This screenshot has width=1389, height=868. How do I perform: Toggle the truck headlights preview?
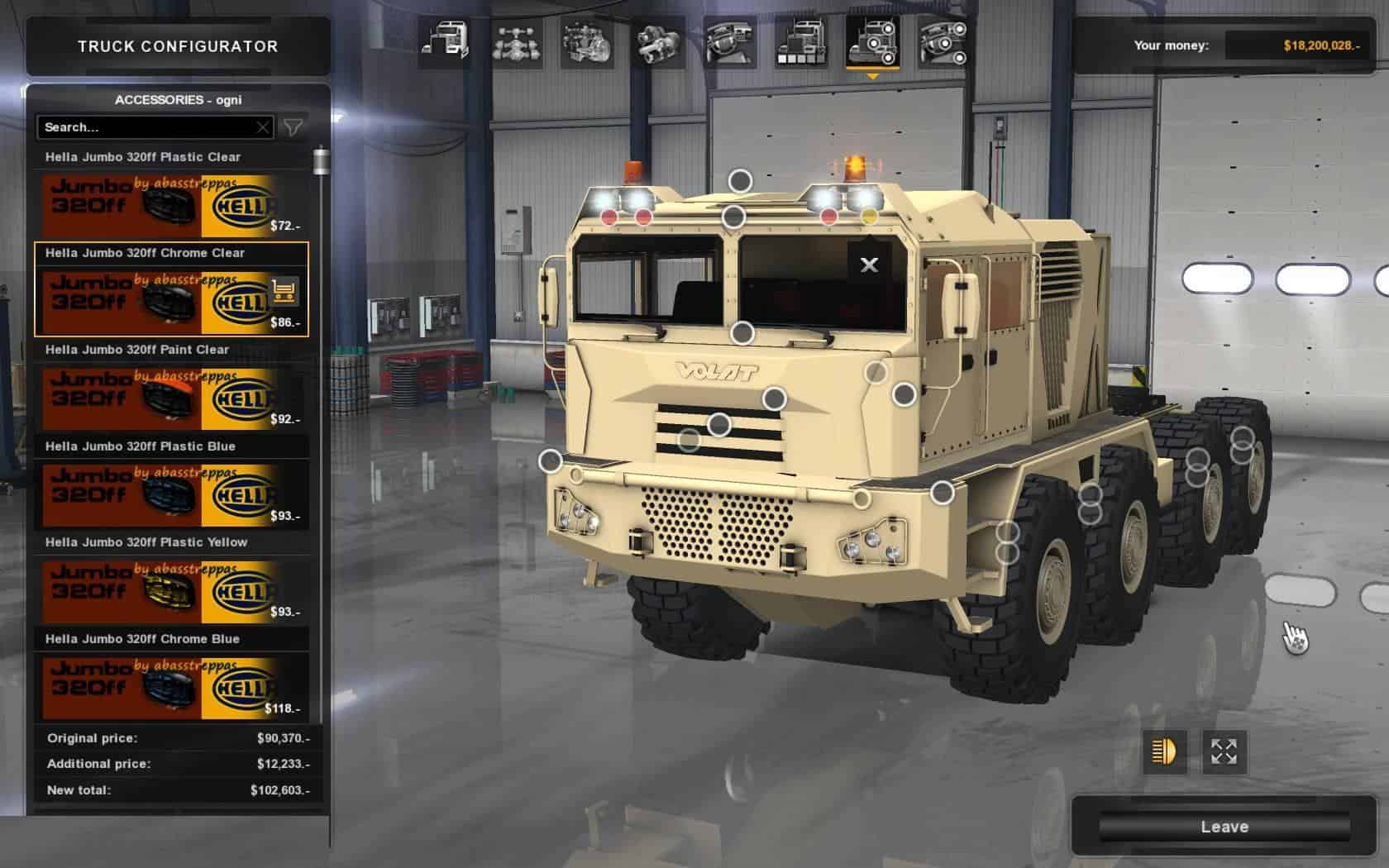point(1164,751)
